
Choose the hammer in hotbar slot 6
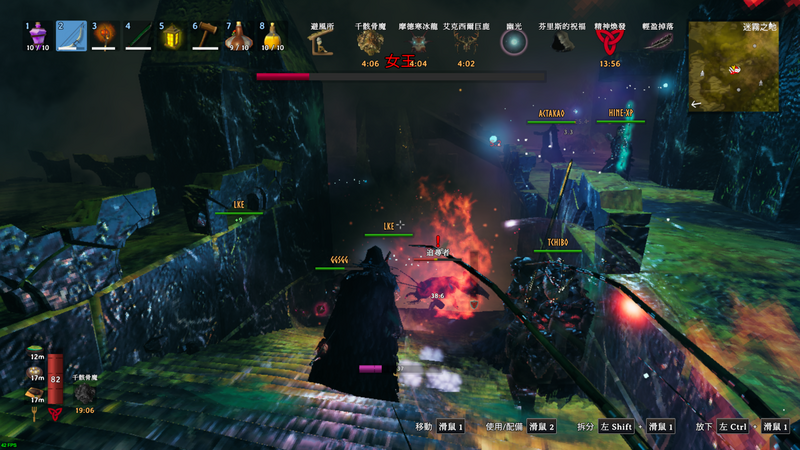pos(205,36)
